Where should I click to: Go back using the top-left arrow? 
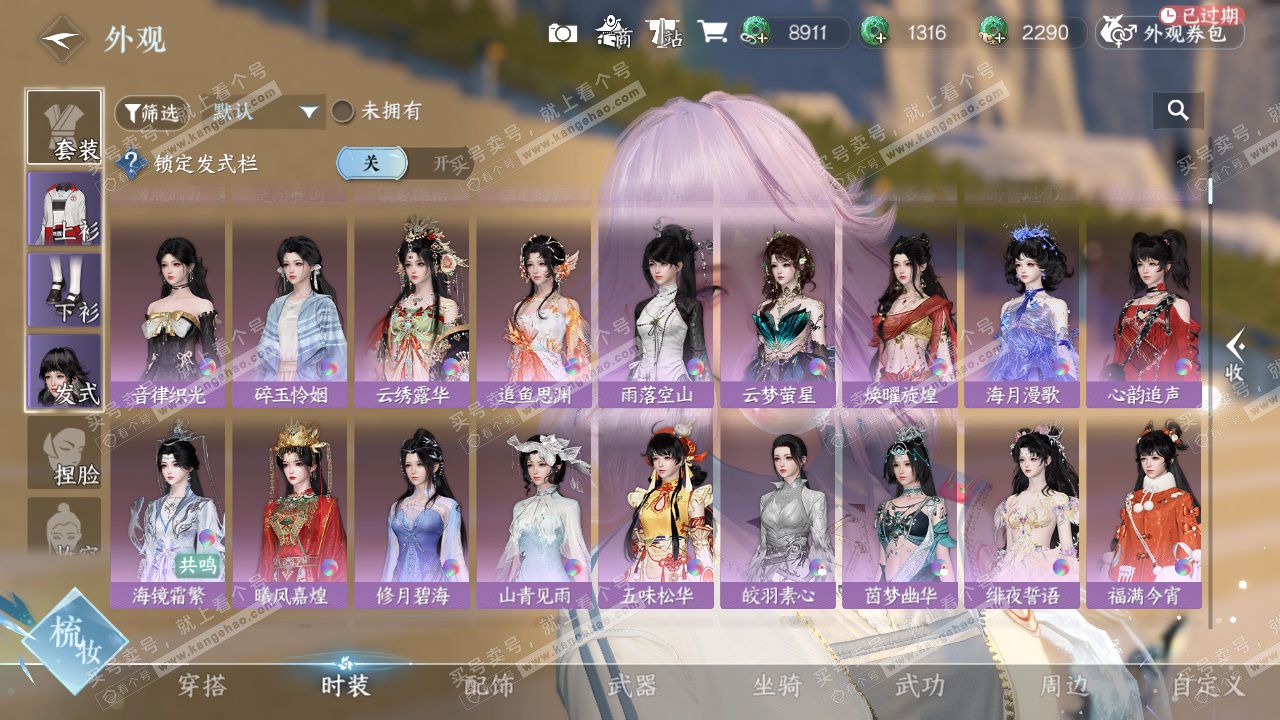[x=60, y=39]
